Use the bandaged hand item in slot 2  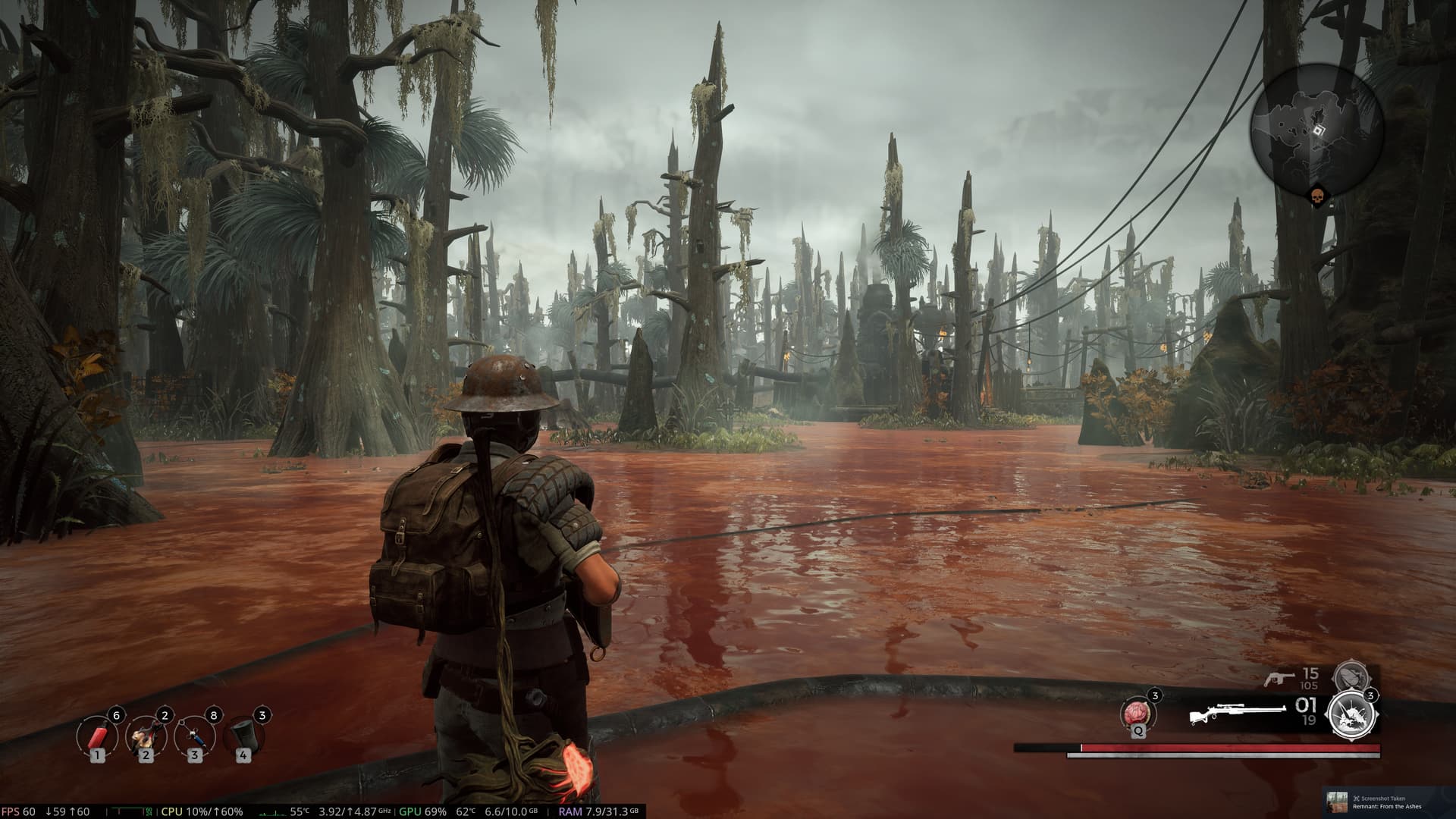point(146,736)
